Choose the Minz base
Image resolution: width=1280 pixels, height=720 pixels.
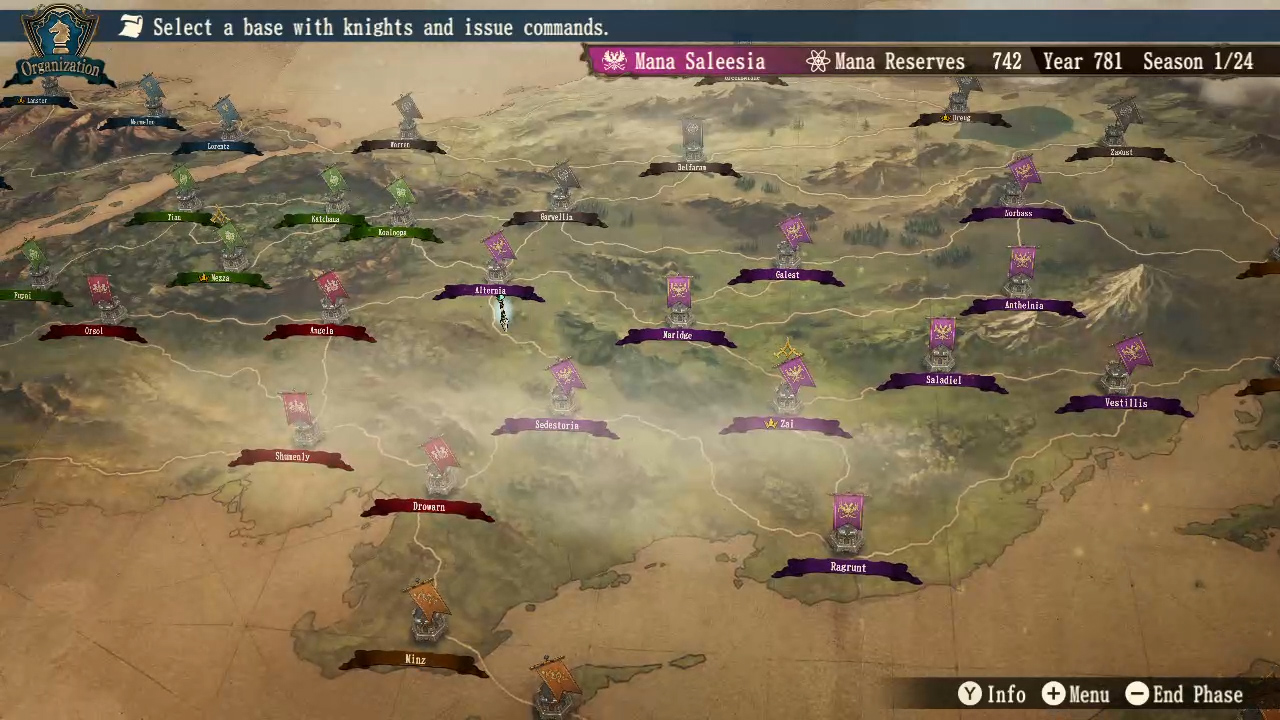(415, 660)
